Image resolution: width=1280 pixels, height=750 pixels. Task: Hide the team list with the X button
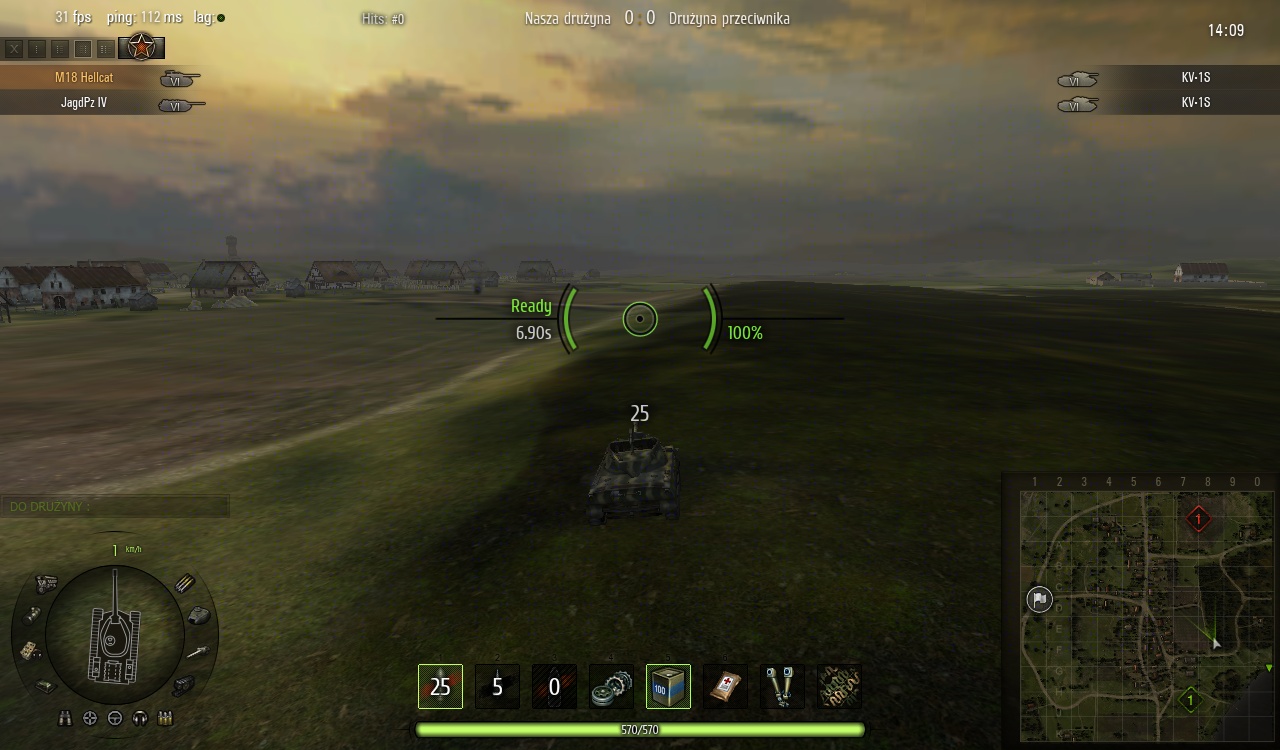click(x=14, y=47)
